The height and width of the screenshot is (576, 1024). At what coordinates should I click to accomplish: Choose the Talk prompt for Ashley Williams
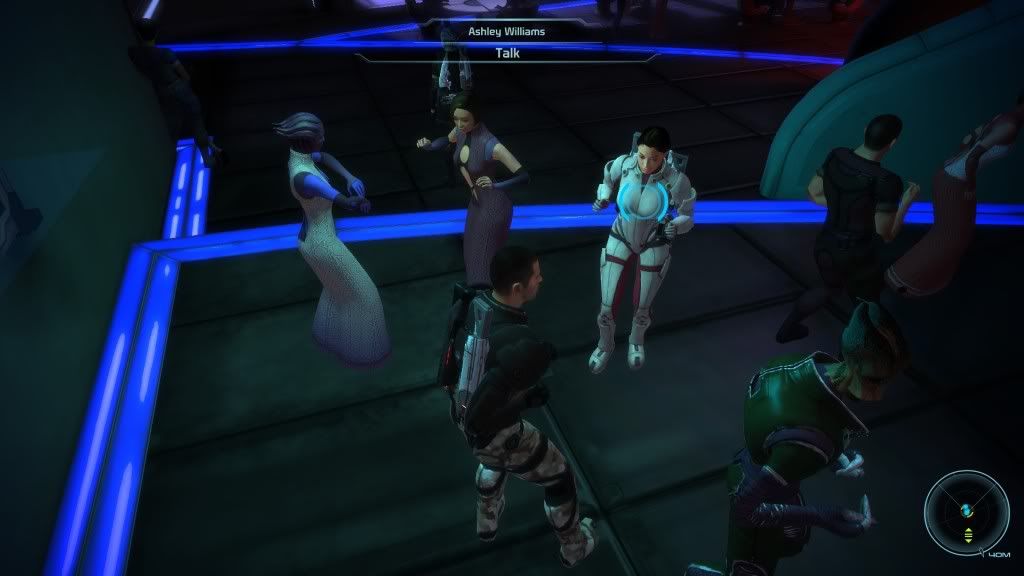pos(507,54)
